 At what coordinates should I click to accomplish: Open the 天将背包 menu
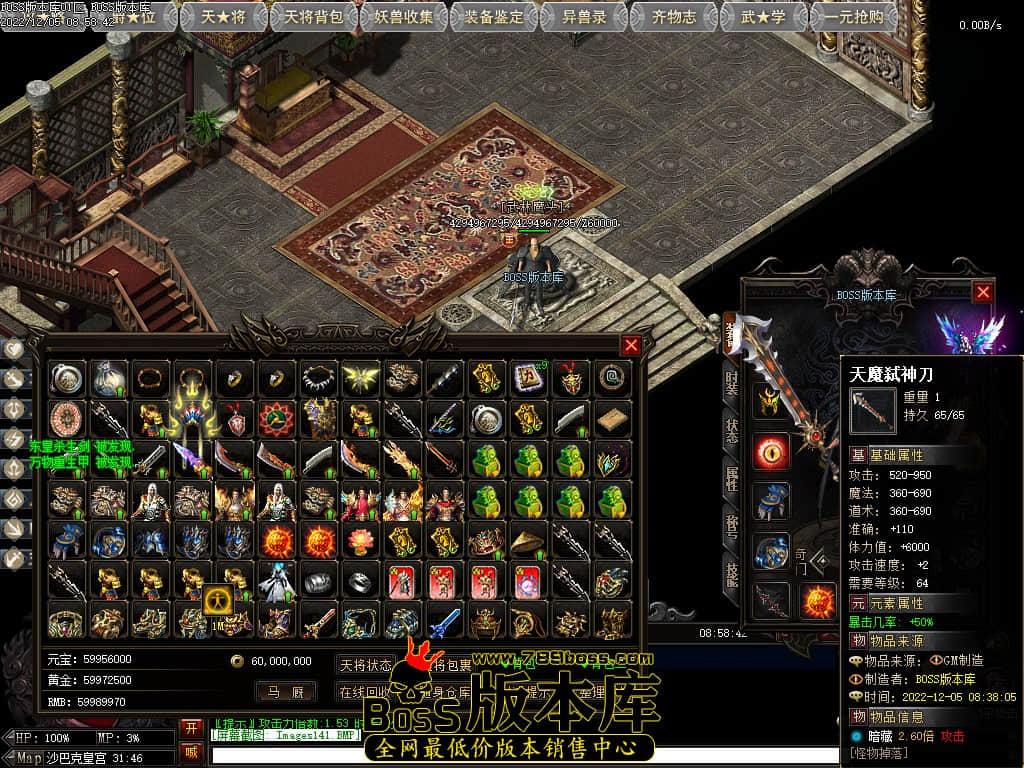pyautogui.click(x=314, y=17)
